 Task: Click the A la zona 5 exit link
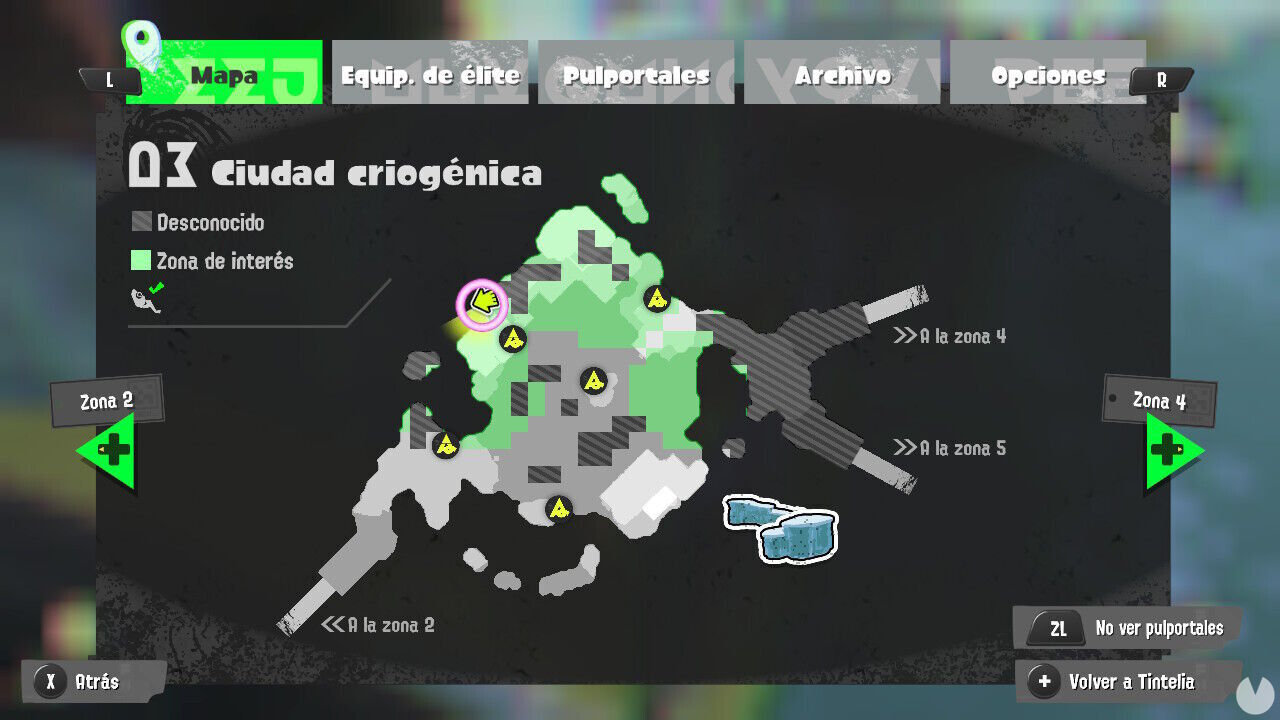click(x=950, y=448)
